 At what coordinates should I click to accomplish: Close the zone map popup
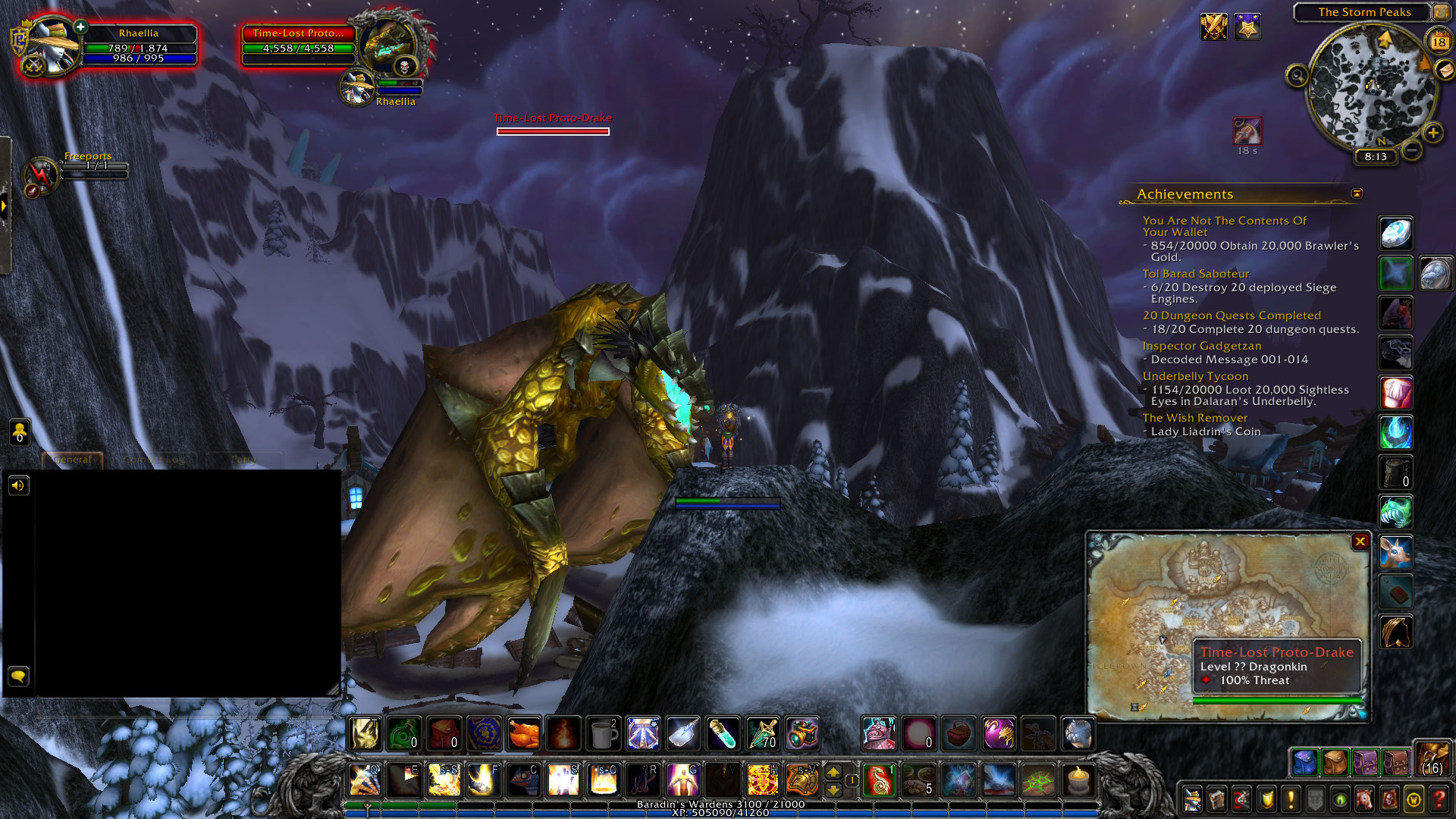coord(1360,541)
